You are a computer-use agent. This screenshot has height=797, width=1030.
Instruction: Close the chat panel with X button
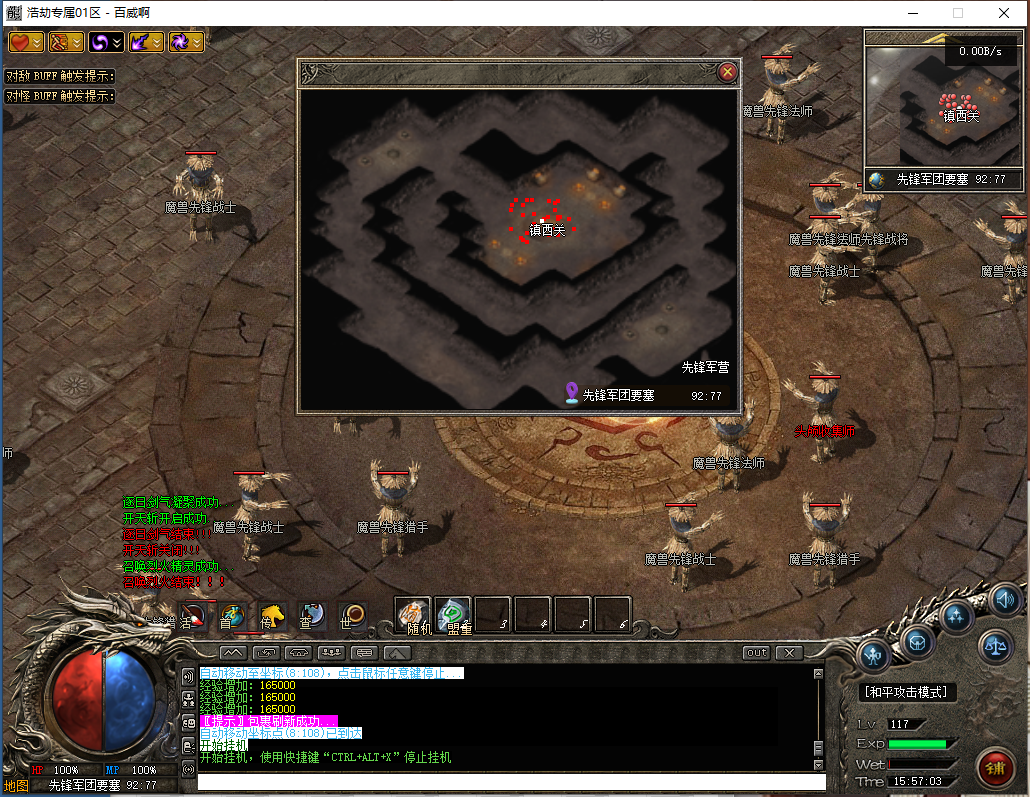pyautogui.click(x=790, y=653)
